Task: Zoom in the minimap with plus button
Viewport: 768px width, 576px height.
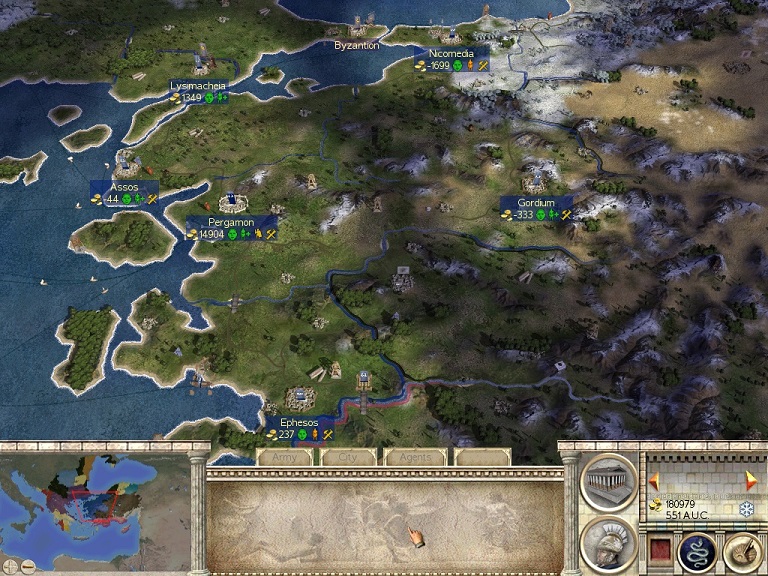Action: 9,568
